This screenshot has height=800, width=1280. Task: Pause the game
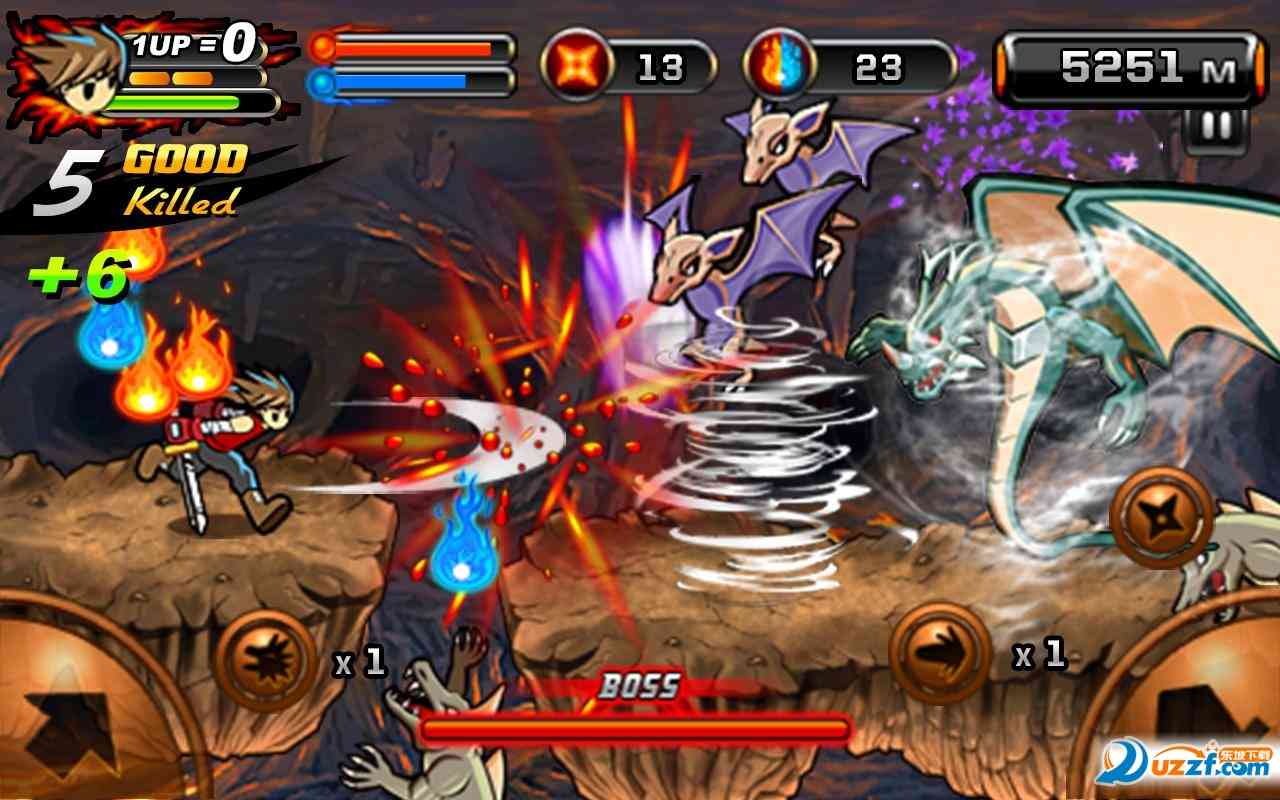1216,128
